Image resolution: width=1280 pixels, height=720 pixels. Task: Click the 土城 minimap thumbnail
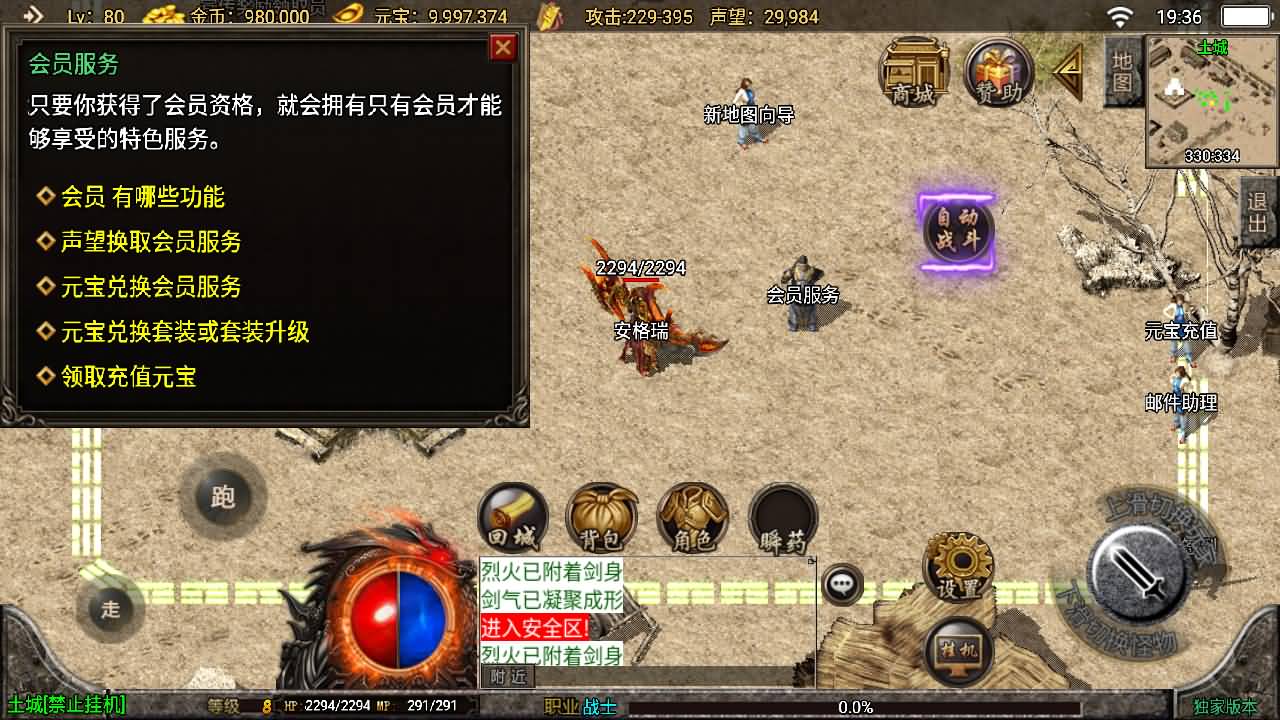pos(1210,100)
